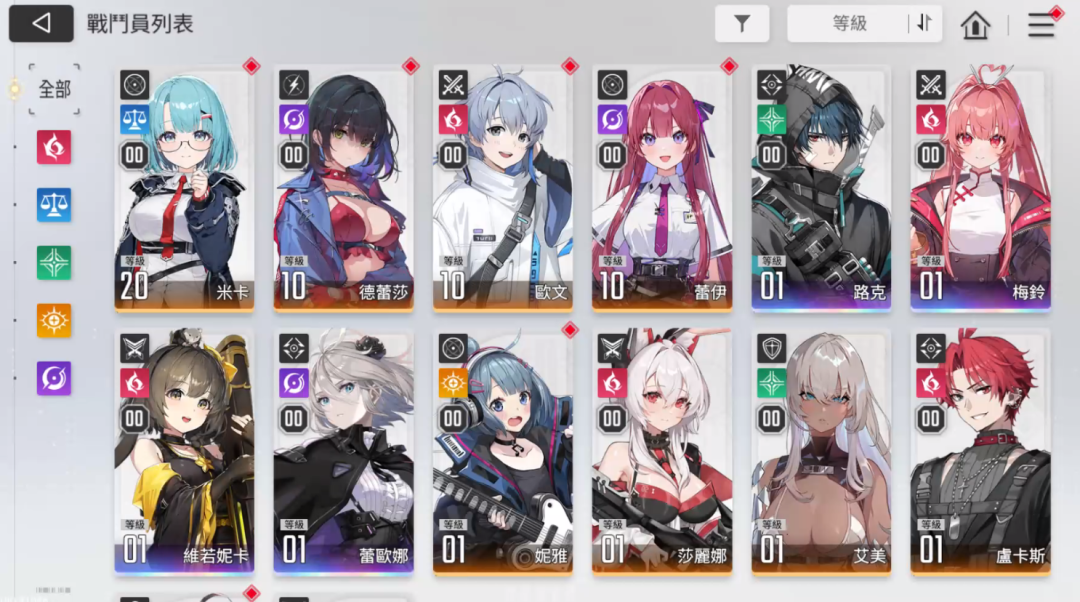The image size is (1080, 602).
Task: Open the 歐文 character card
Action: click(x=502, y=190)
